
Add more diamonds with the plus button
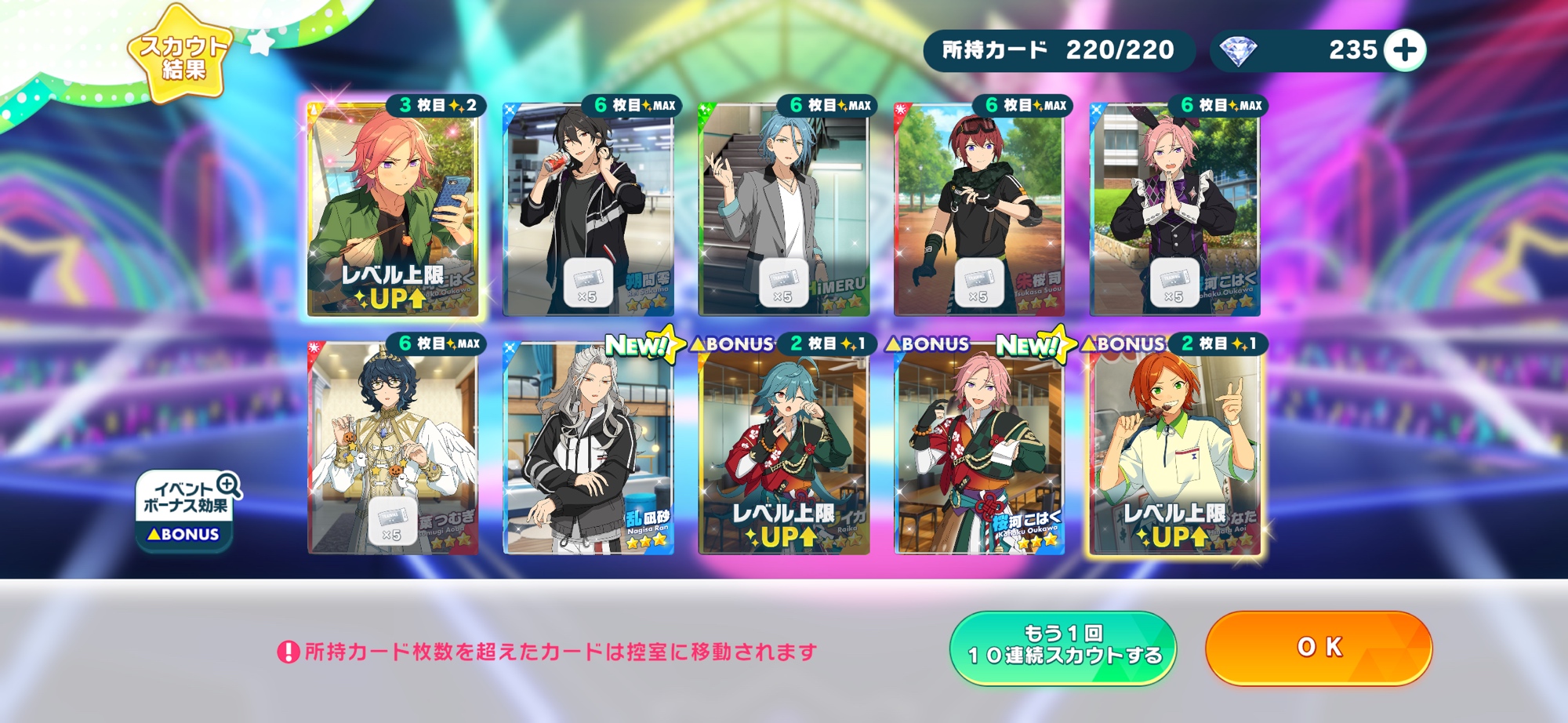[x=1404, y=50]
